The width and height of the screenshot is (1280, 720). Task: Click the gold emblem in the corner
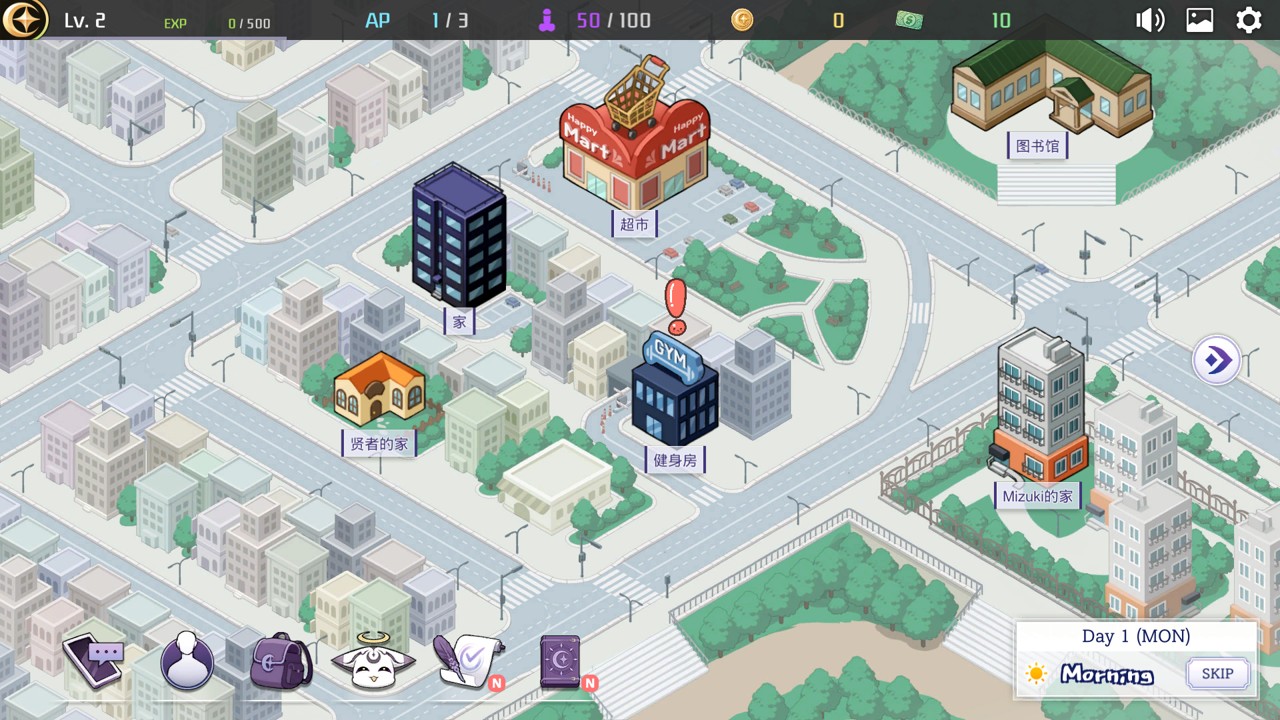[x=24, y=20]
